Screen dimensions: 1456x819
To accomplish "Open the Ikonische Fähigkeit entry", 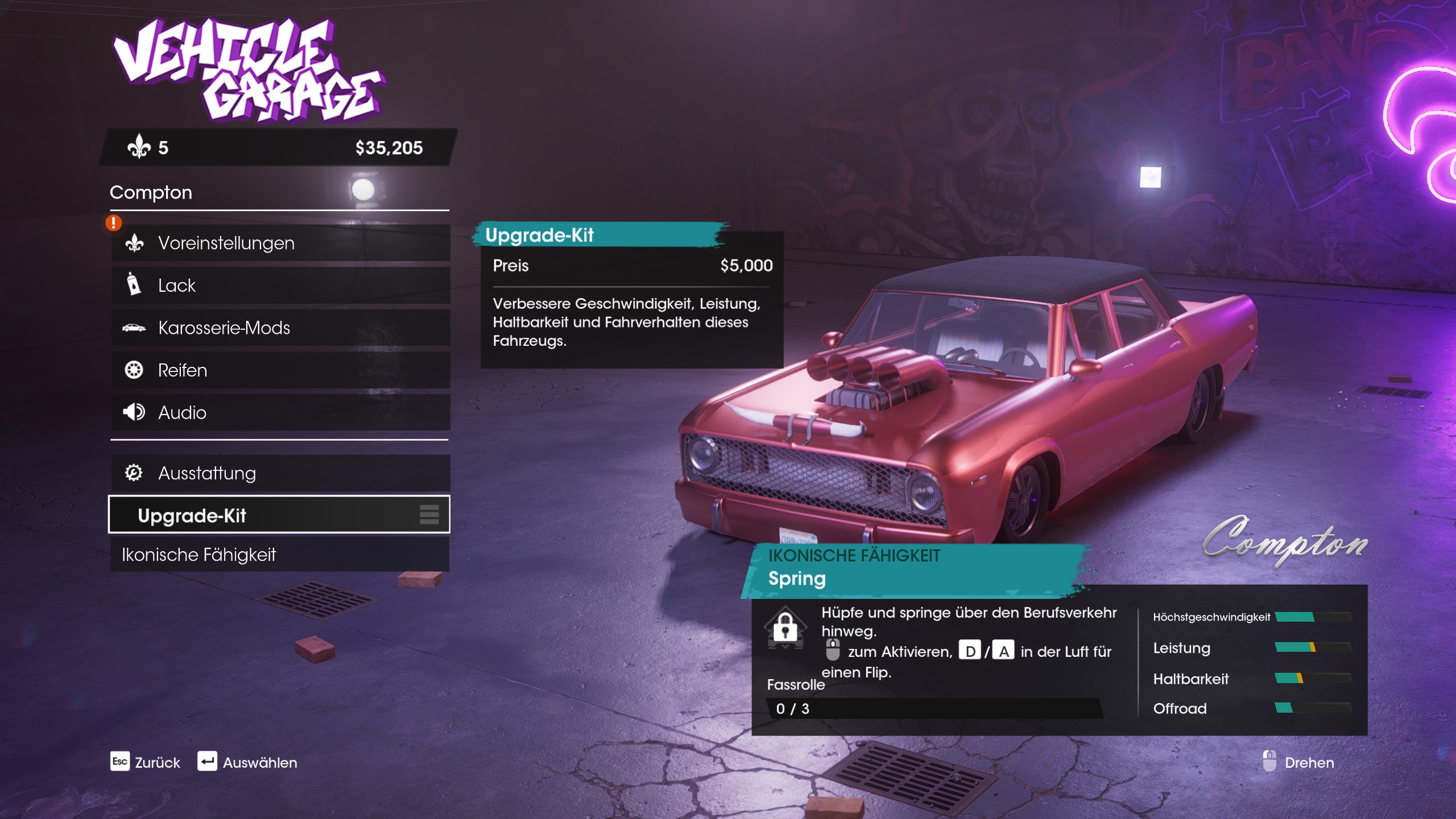I will click(x=280, y=555).
